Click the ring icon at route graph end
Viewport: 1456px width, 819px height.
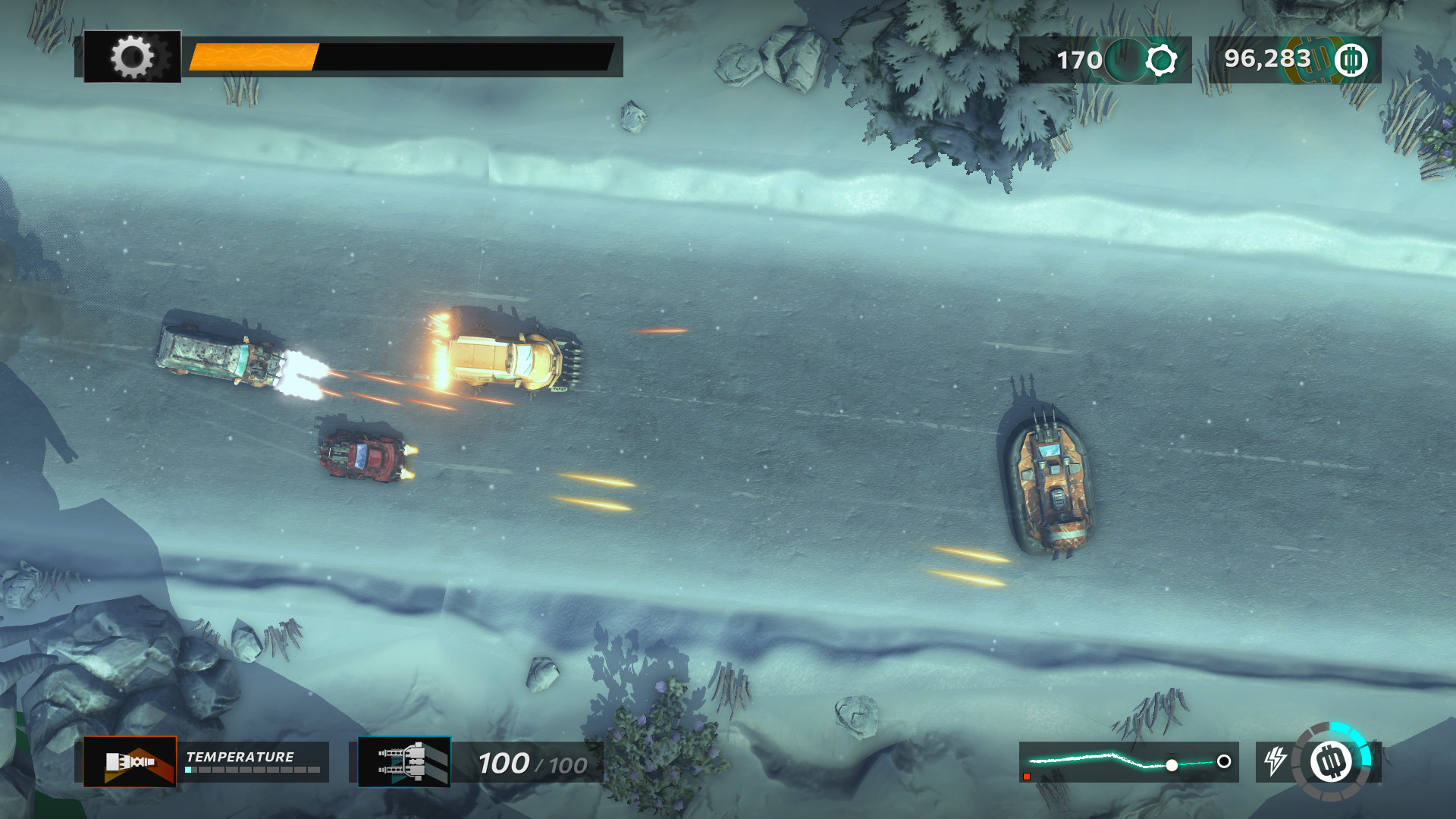click(1222, 762)
